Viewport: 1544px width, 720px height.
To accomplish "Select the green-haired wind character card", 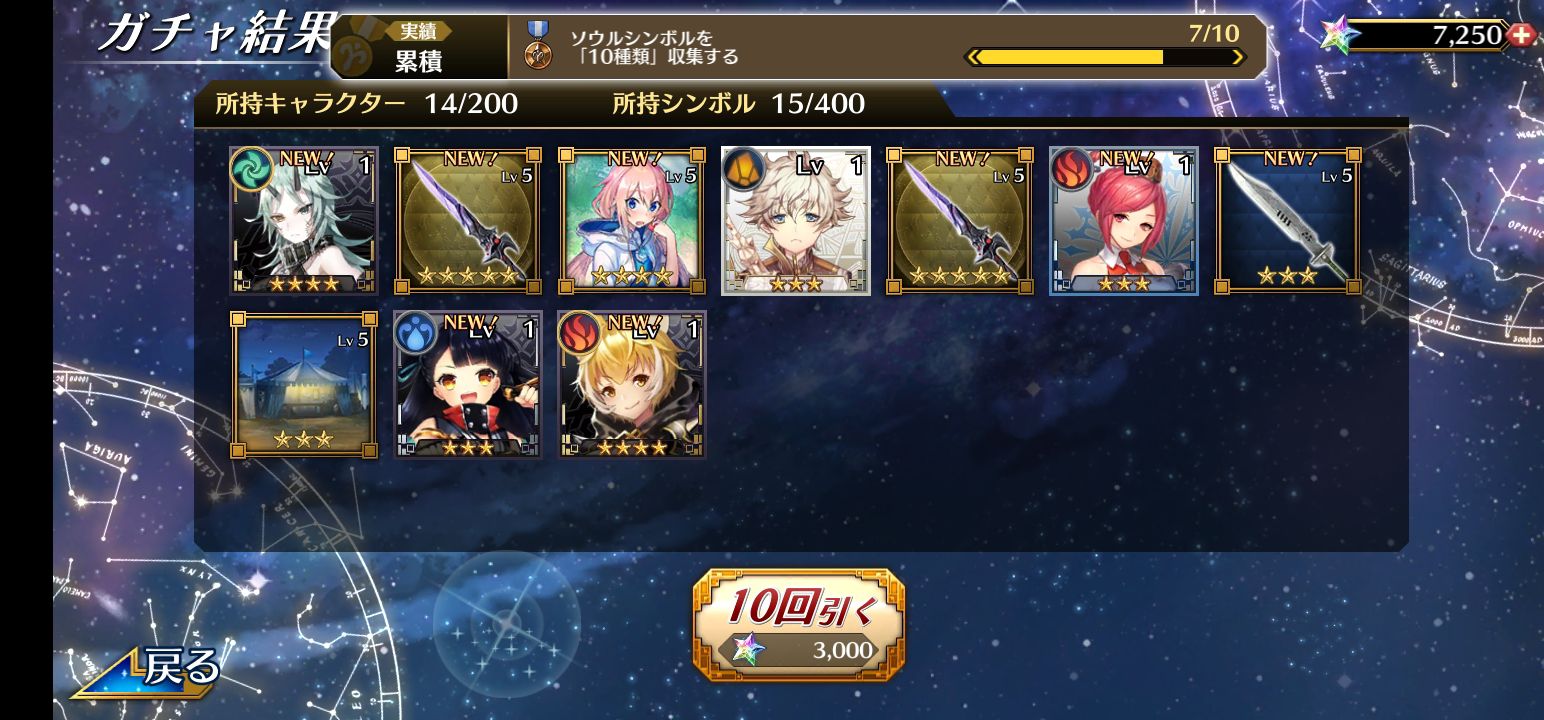I will (304, 221).
